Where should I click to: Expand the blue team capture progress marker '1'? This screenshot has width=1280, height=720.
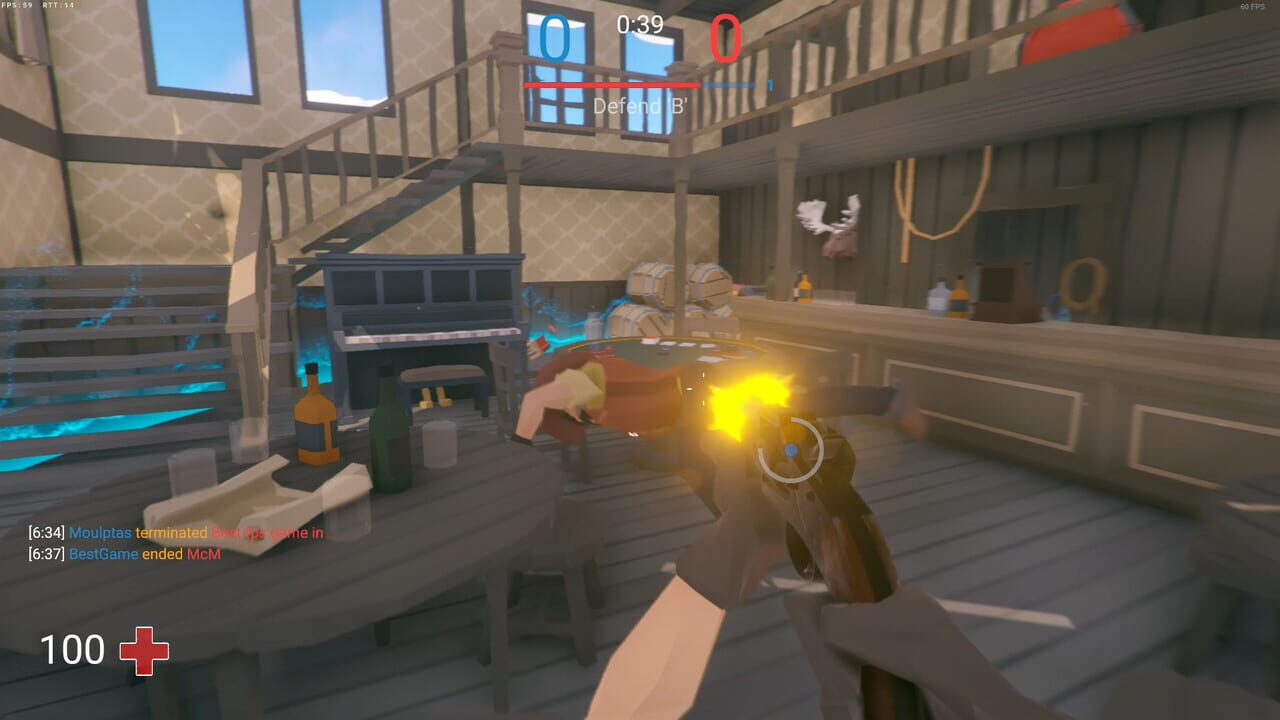pyautogui.click(x=769, y=84)
